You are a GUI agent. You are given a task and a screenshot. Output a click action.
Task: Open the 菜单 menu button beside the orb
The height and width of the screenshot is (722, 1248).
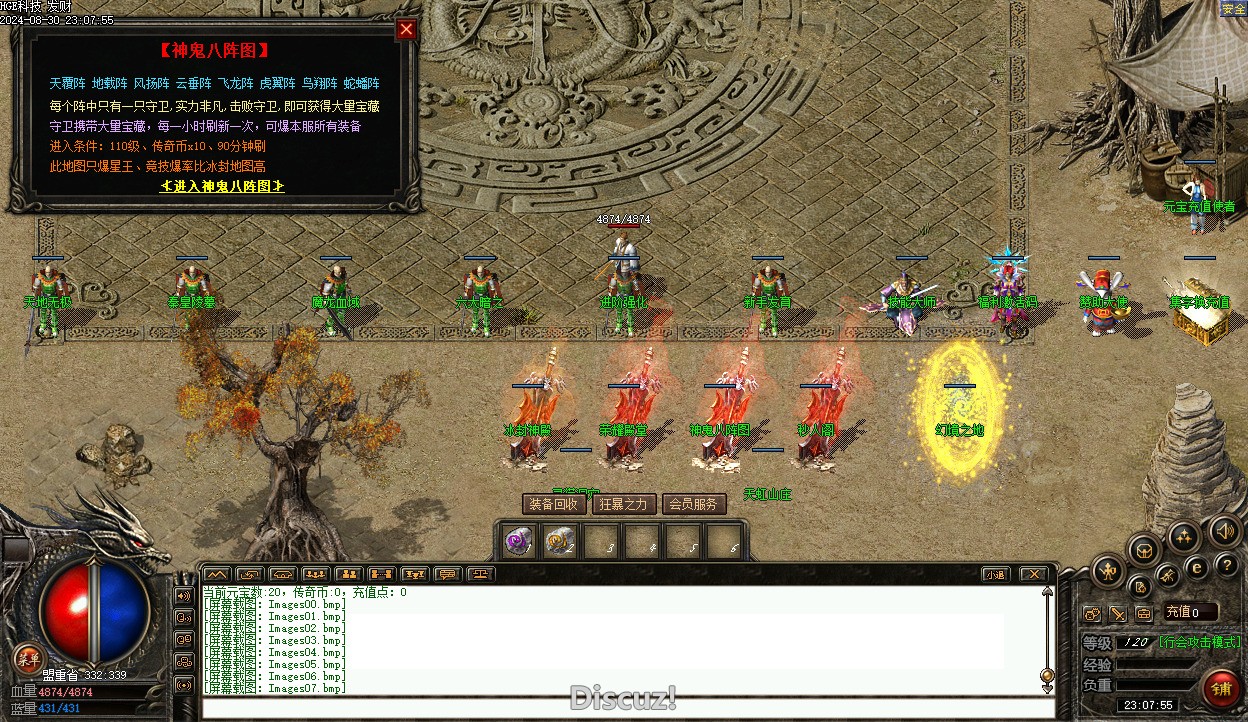(x=28, y=658)
